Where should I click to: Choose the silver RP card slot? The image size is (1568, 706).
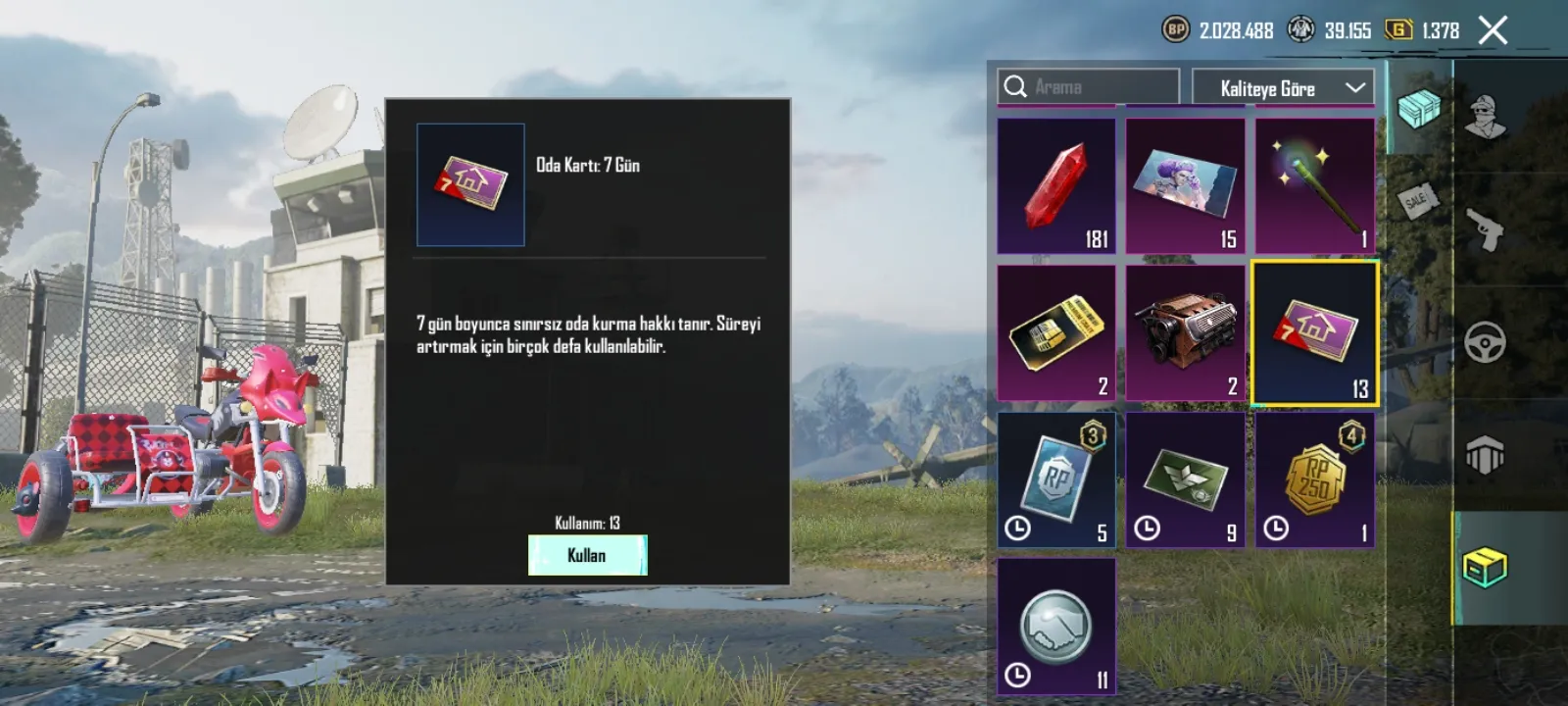[1056, 480]
